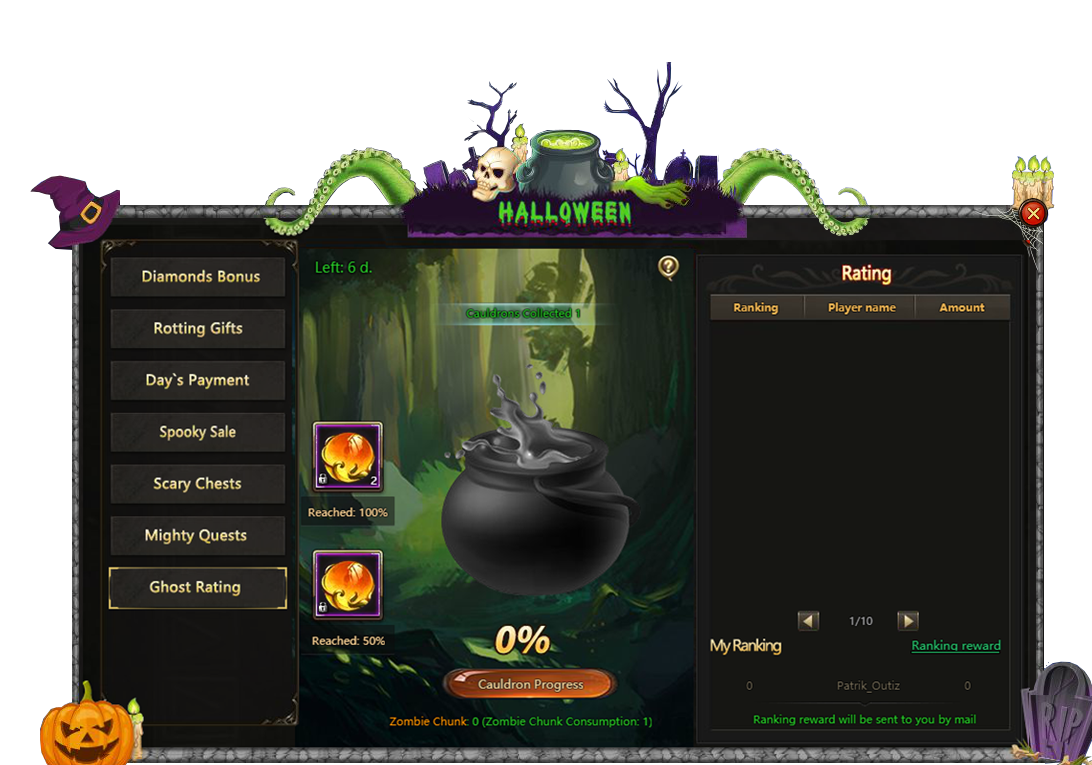Go to previous rating page
Image resolution: width=1092 pixels, height=765 pixels.
tap(808, 621)
